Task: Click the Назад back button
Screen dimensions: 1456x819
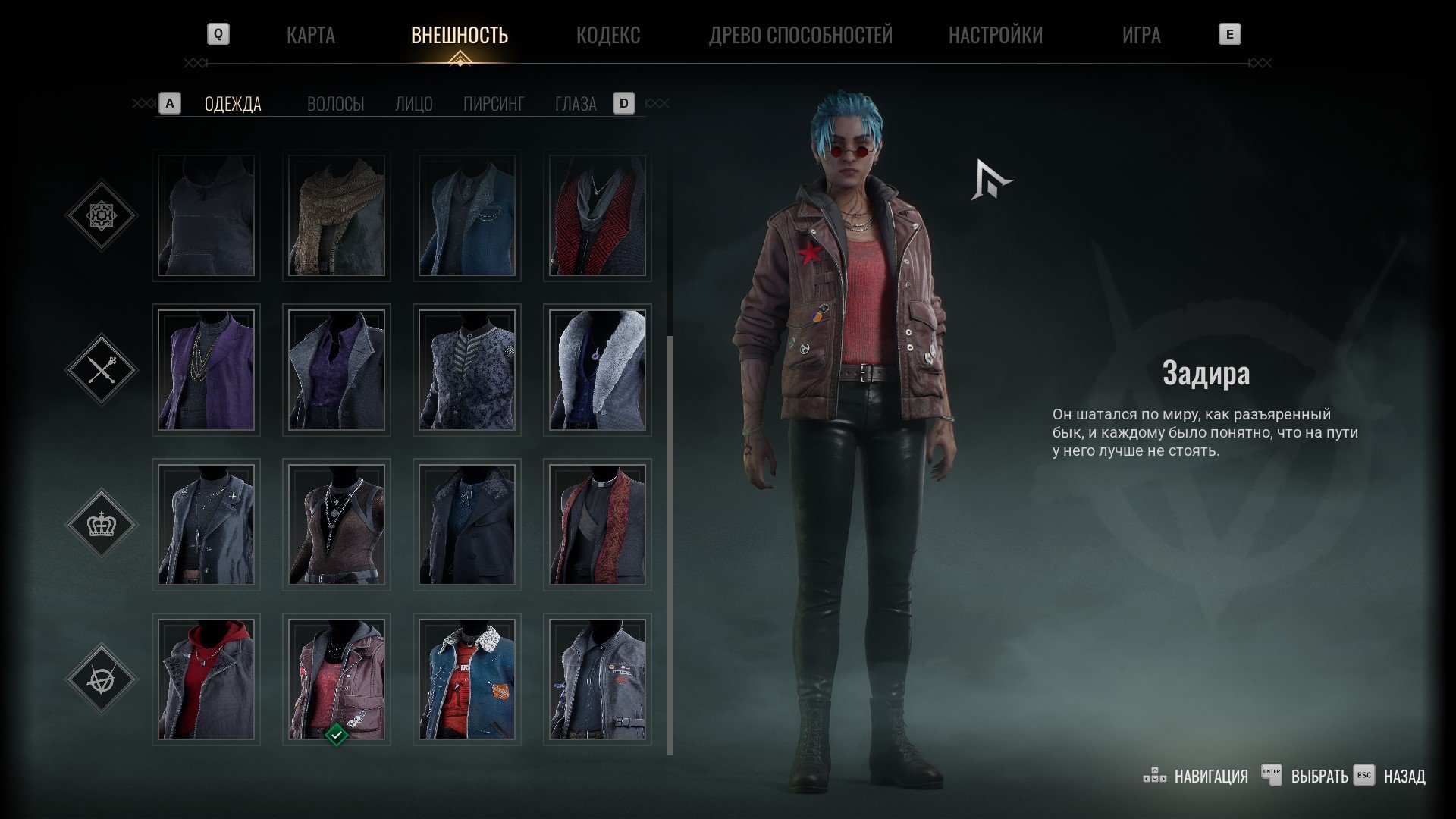Action: (1404, 777)
